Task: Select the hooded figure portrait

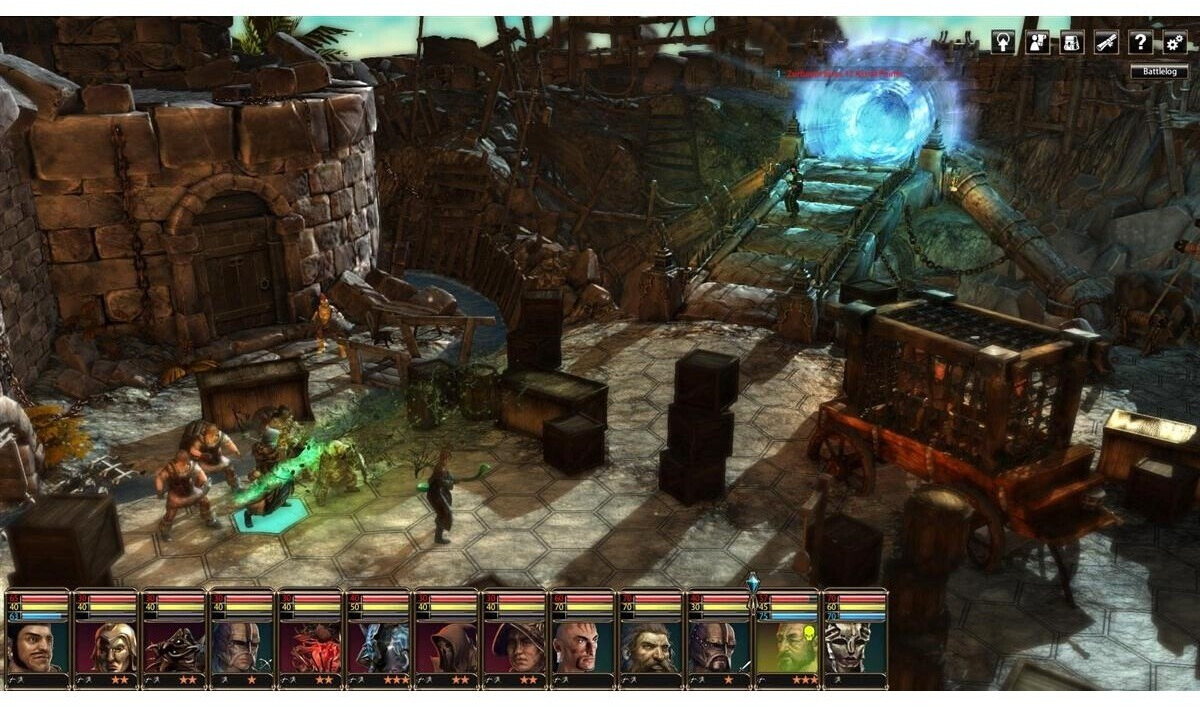Action: tap(445, 647)
